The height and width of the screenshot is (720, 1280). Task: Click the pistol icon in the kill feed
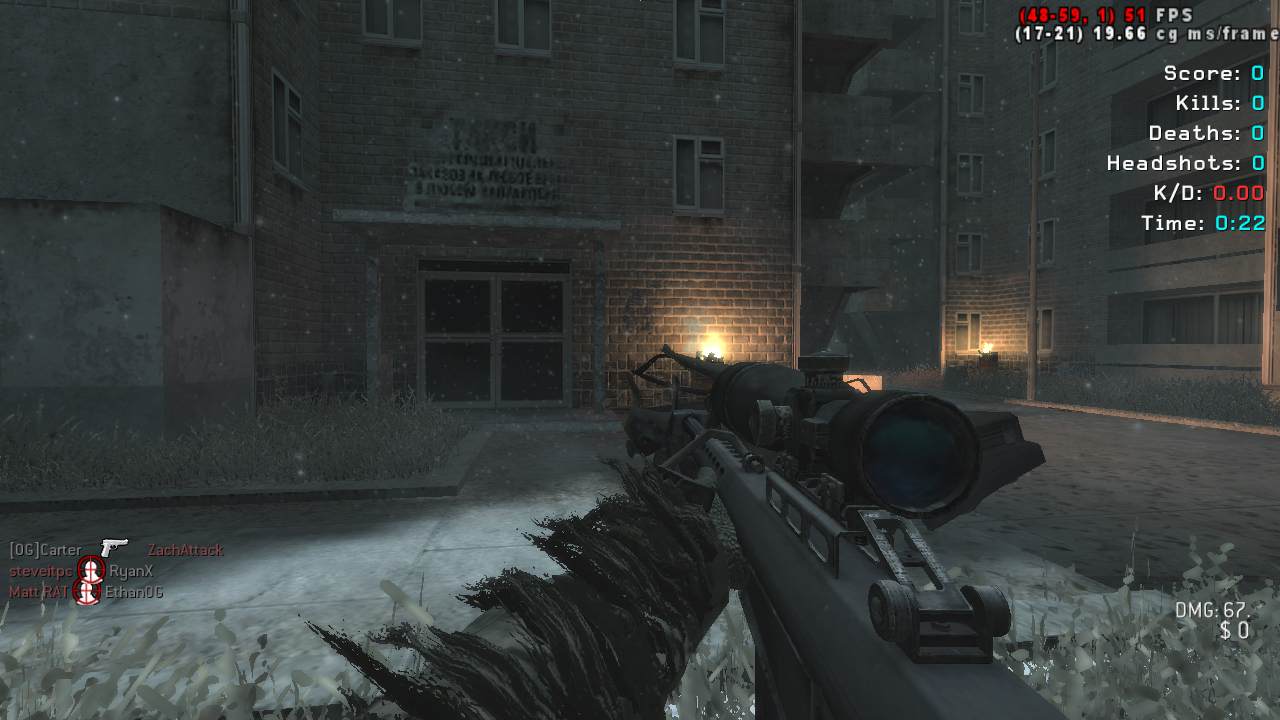pos(114,548)
